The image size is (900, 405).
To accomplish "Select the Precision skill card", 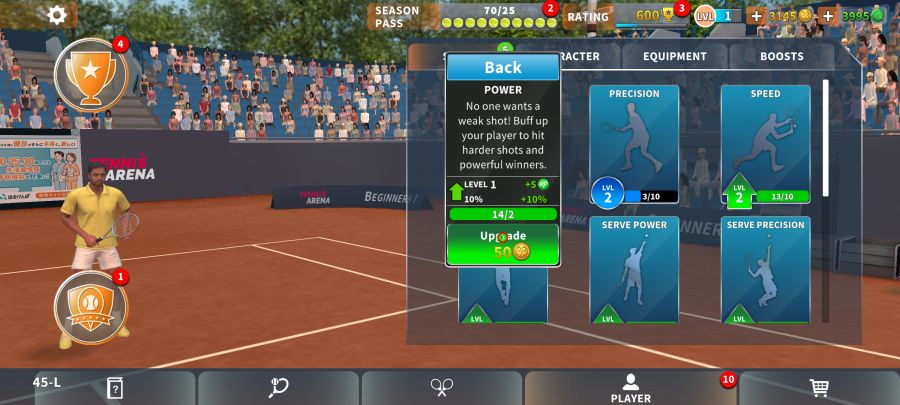I will coord(634,145).
